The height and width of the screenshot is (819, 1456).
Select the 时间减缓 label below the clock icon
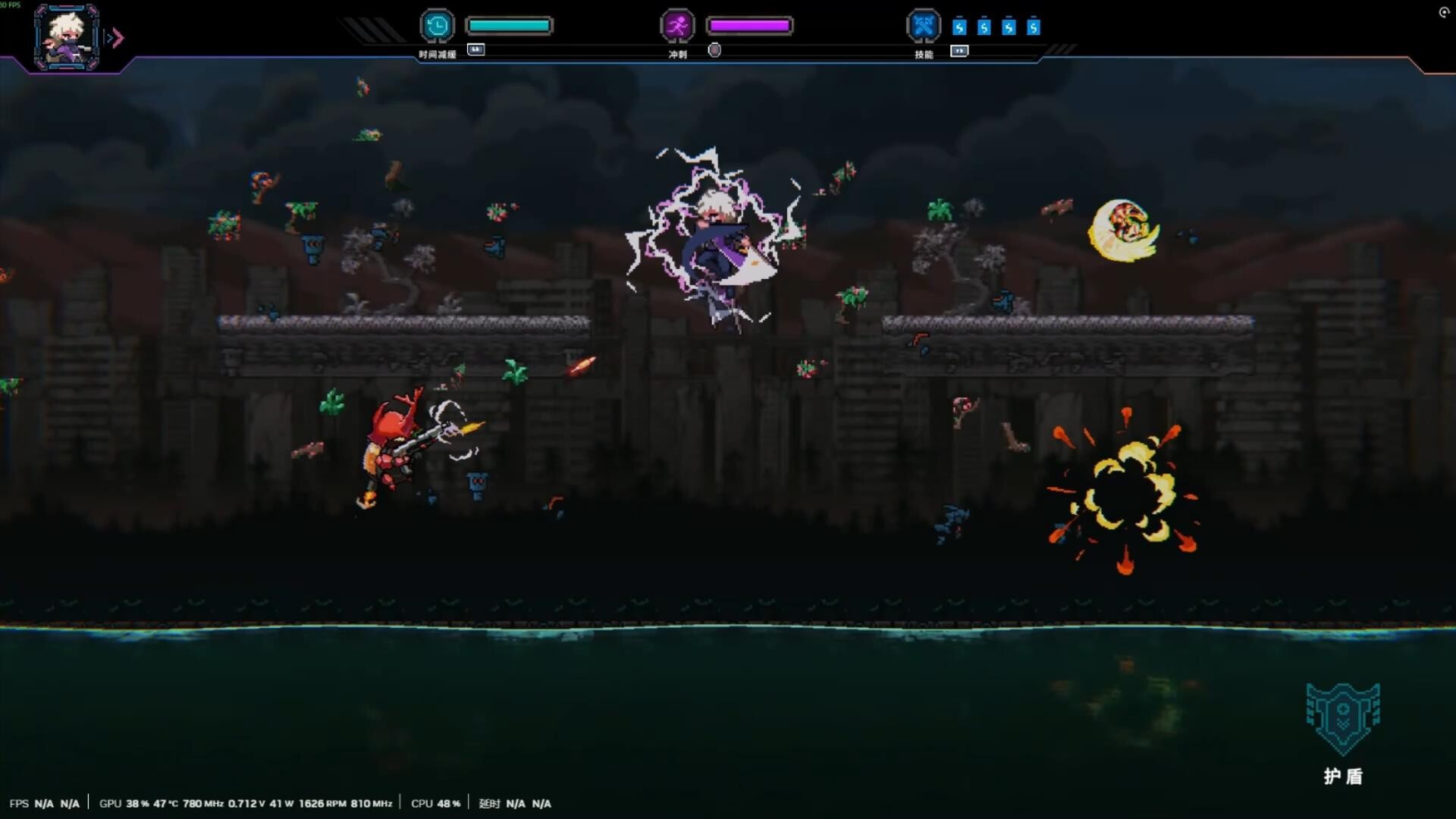coord(436,55)
